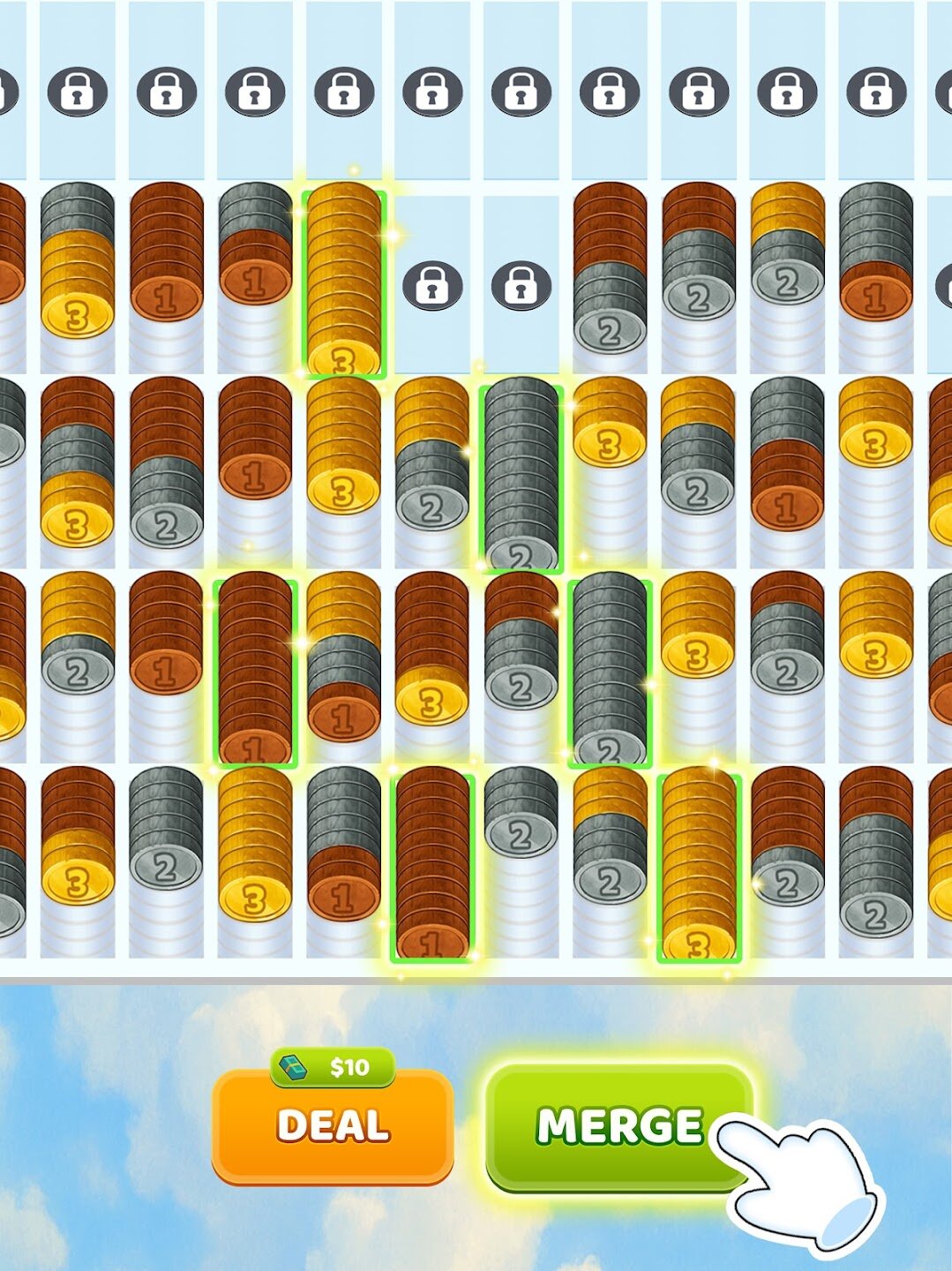Deal new coins with the DEAL button
952x1271 pixels.
(333, 1125)
